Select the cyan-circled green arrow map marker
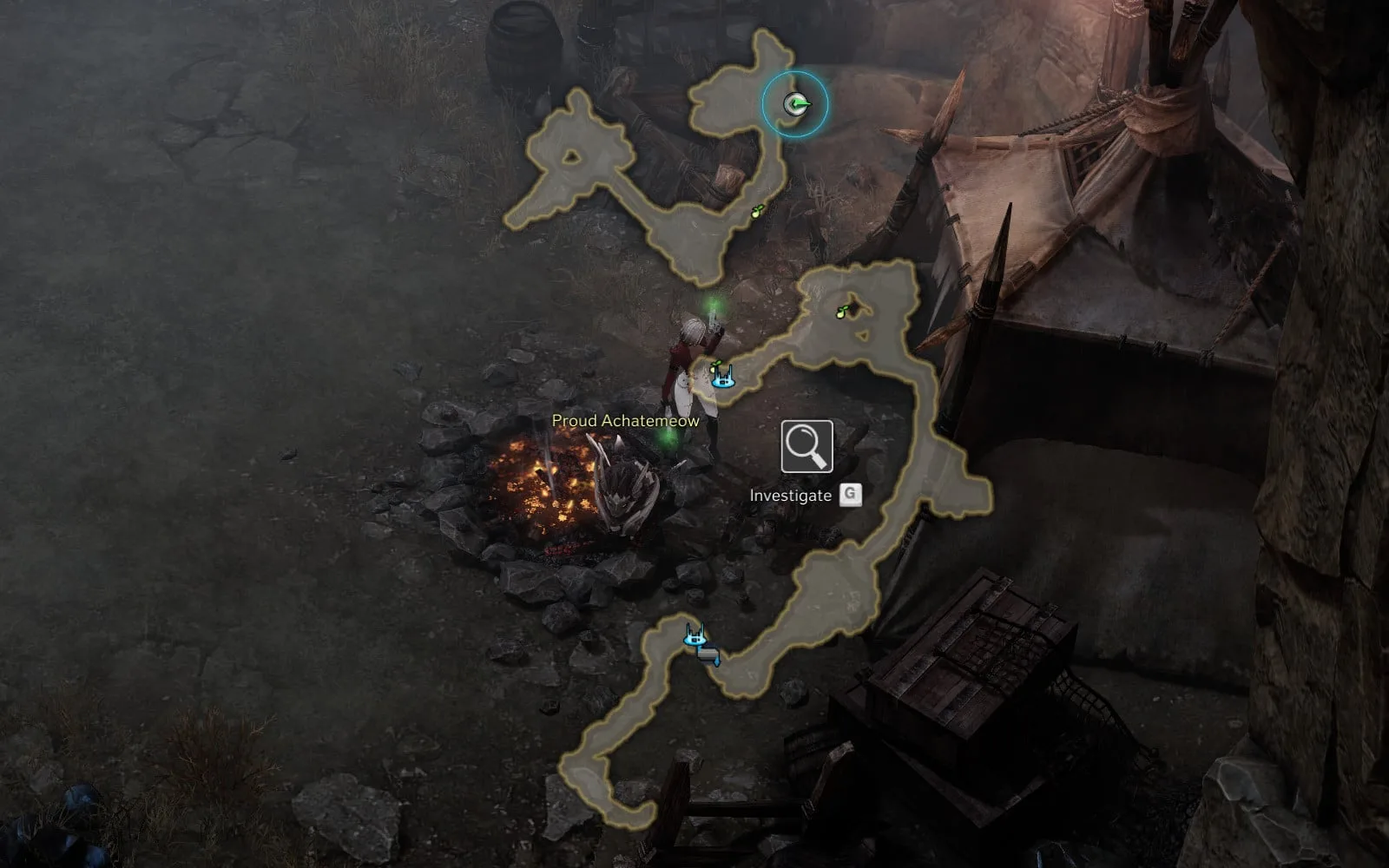1389x868 pixels. (x=795, y=105)
